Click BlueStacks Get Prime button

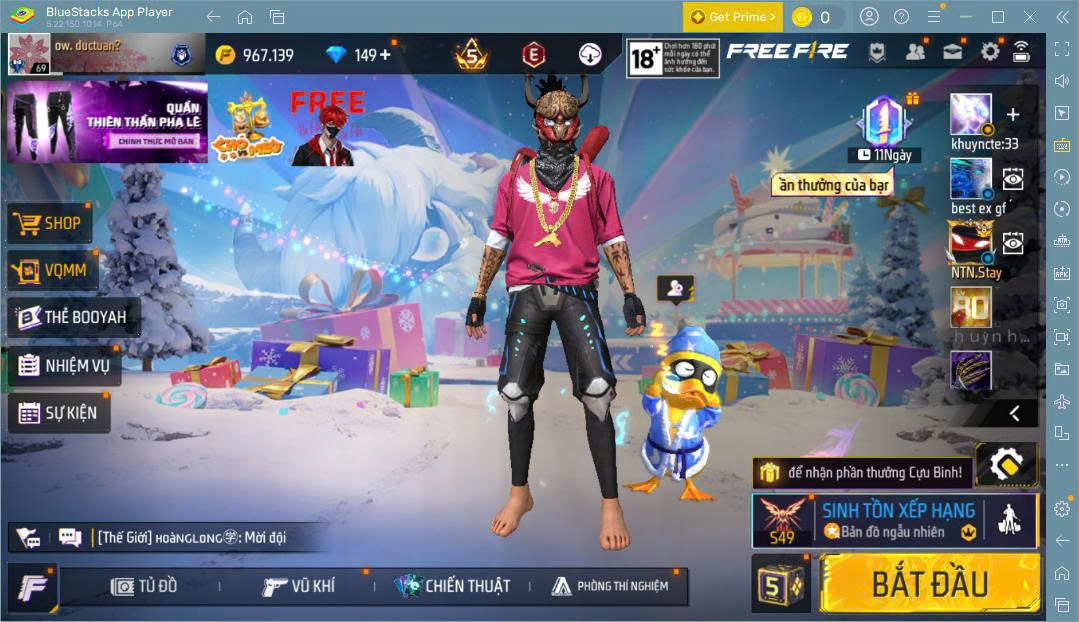(732, 17)
